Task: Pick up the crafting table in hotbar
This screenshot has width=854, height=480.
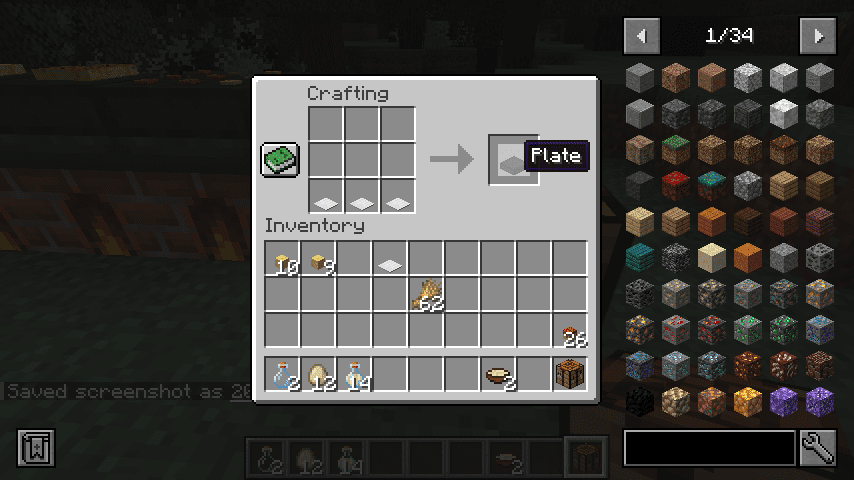Action: 569,375
